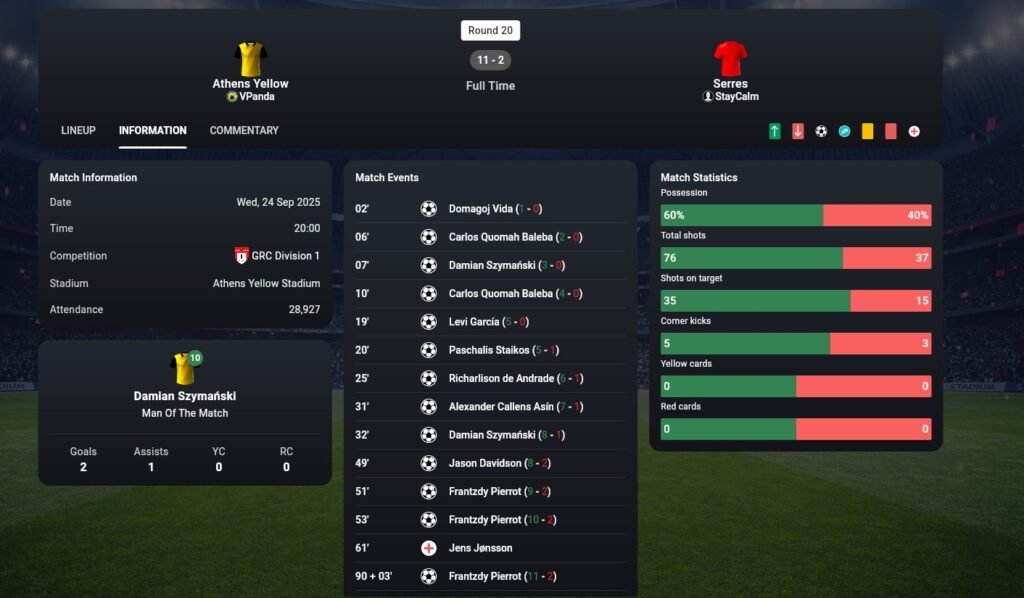Screen dimensions: 1024x598
Task: View manager StayCalm's profile
Action: [x=736, y=97]
